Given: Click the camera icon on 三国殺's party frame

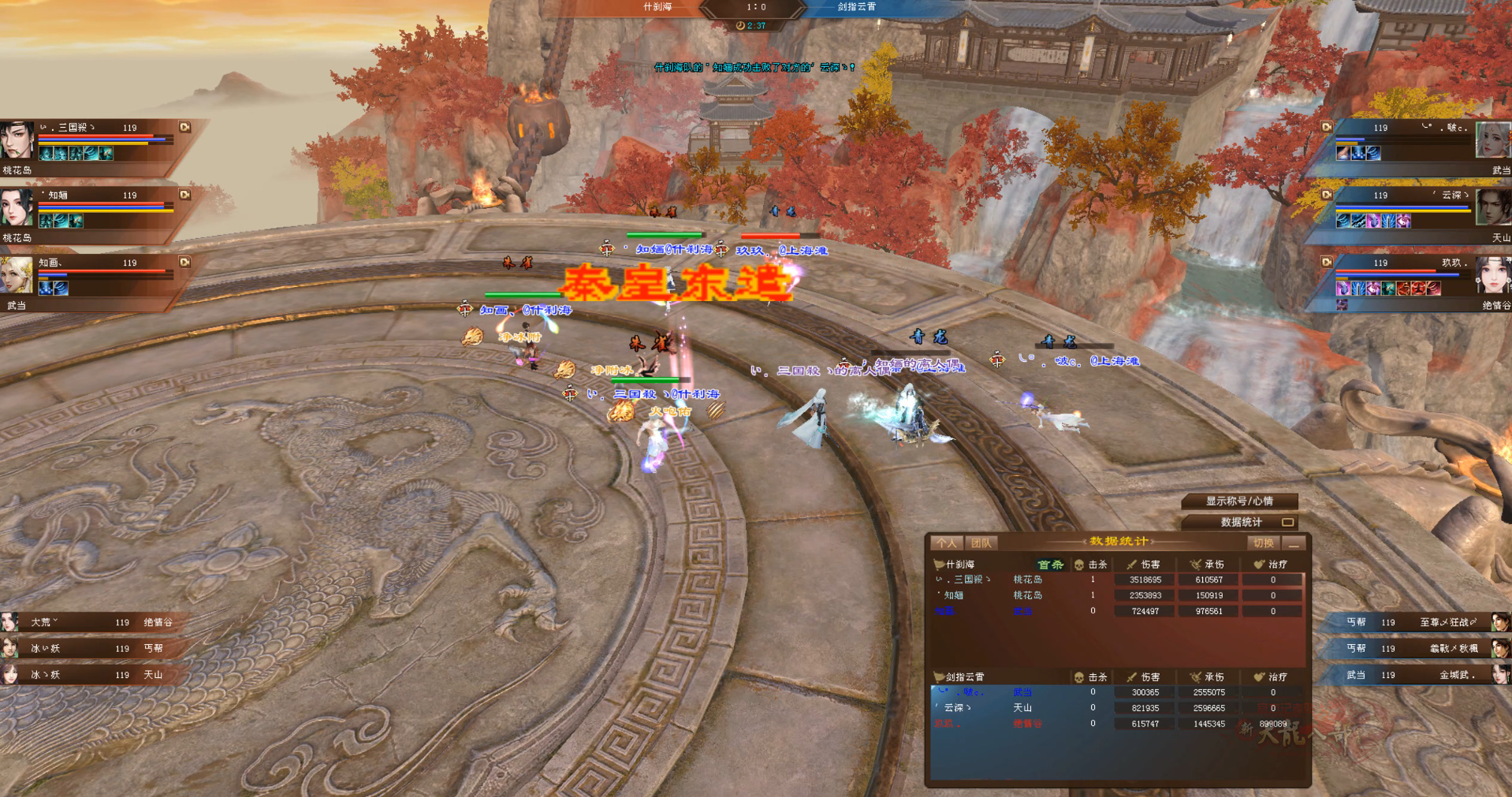Looking at the screenshot, I should point(184,127).
